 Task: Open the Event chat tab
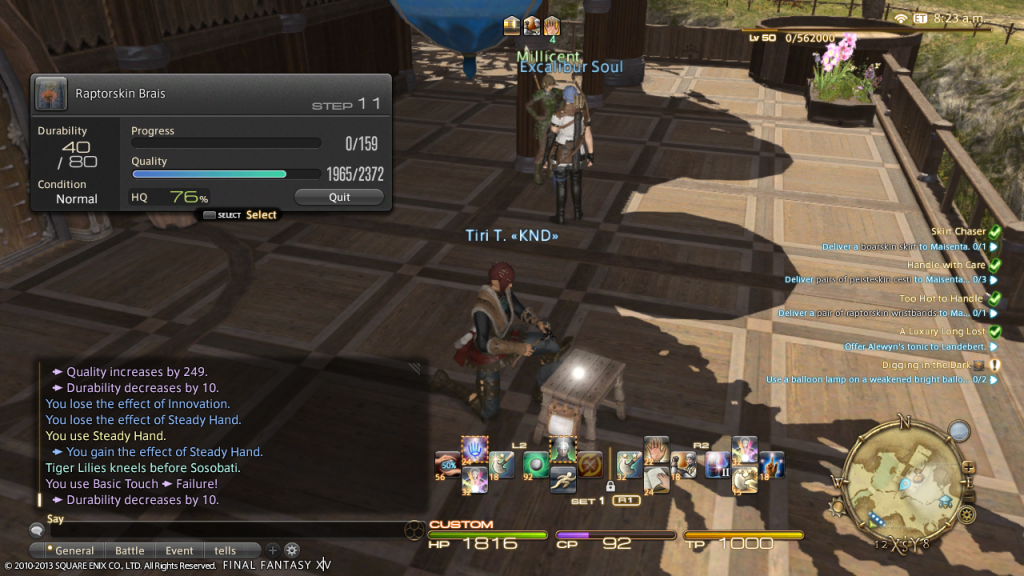[180, 550]
